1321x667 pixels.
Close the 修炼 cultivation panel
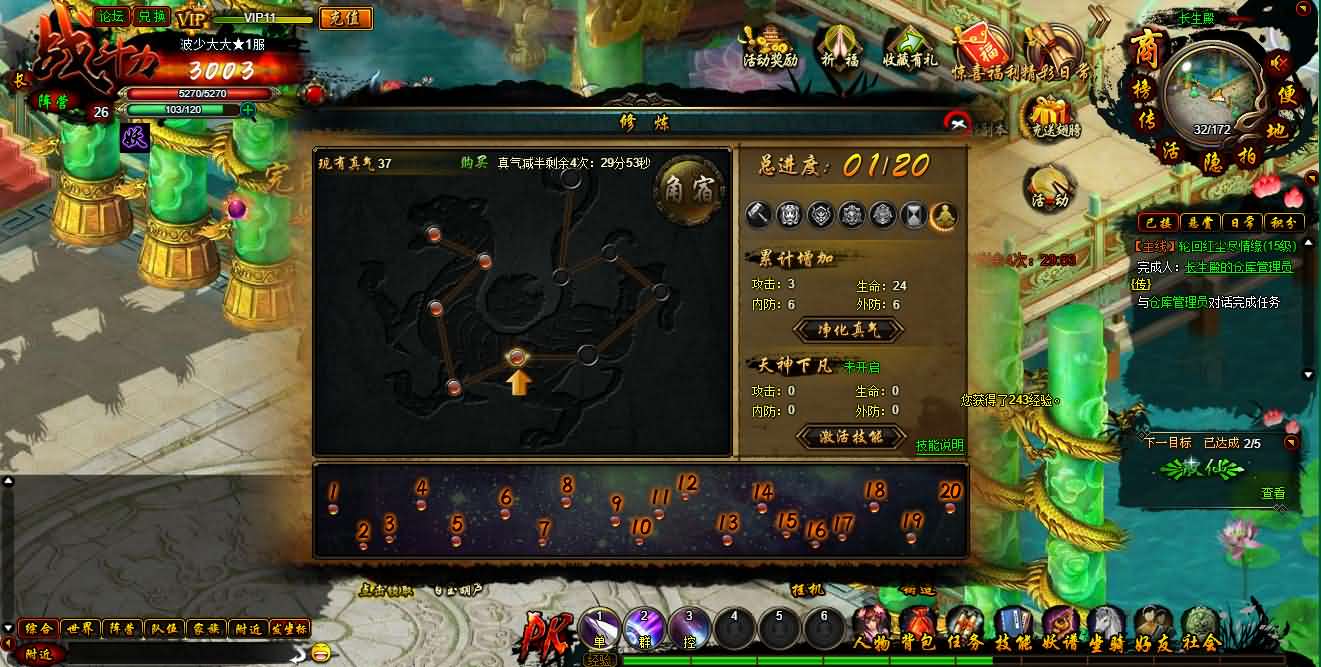957,122
